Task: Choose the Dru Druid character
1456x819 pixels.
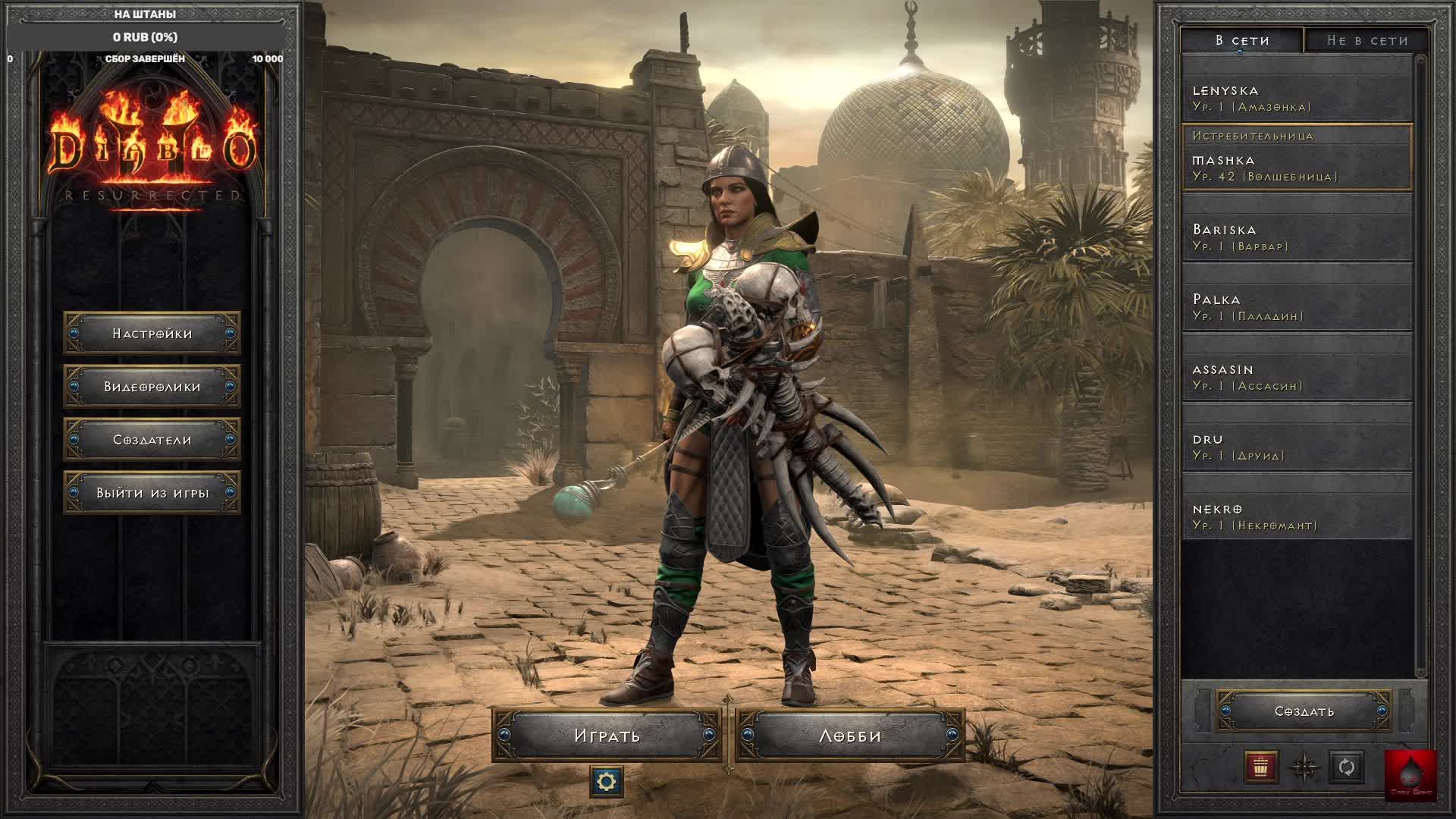Action: [x=1297, y=447]
